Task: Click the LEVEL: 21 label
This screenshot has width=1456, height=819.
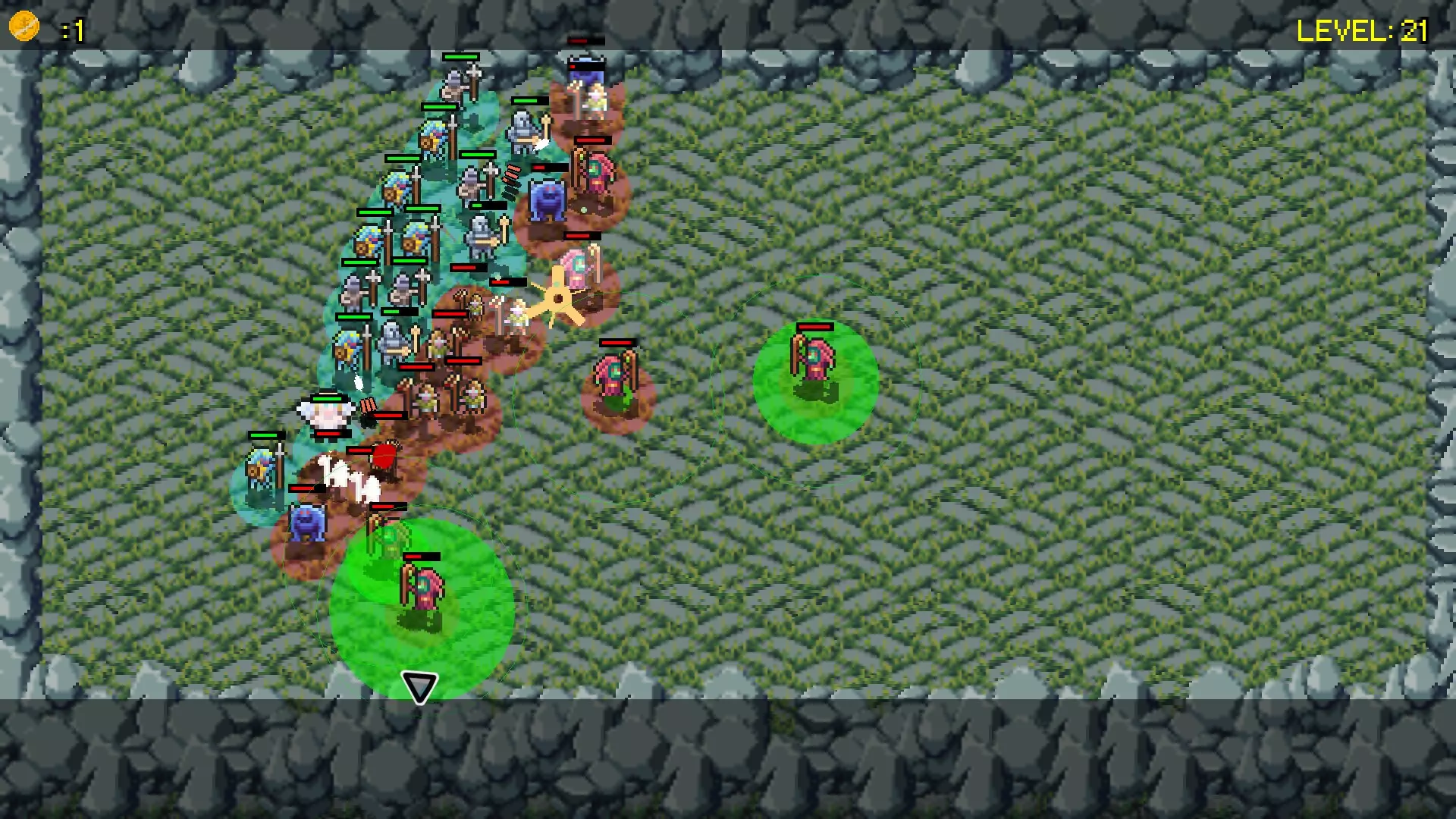Action: click(x=1365, y=32)
